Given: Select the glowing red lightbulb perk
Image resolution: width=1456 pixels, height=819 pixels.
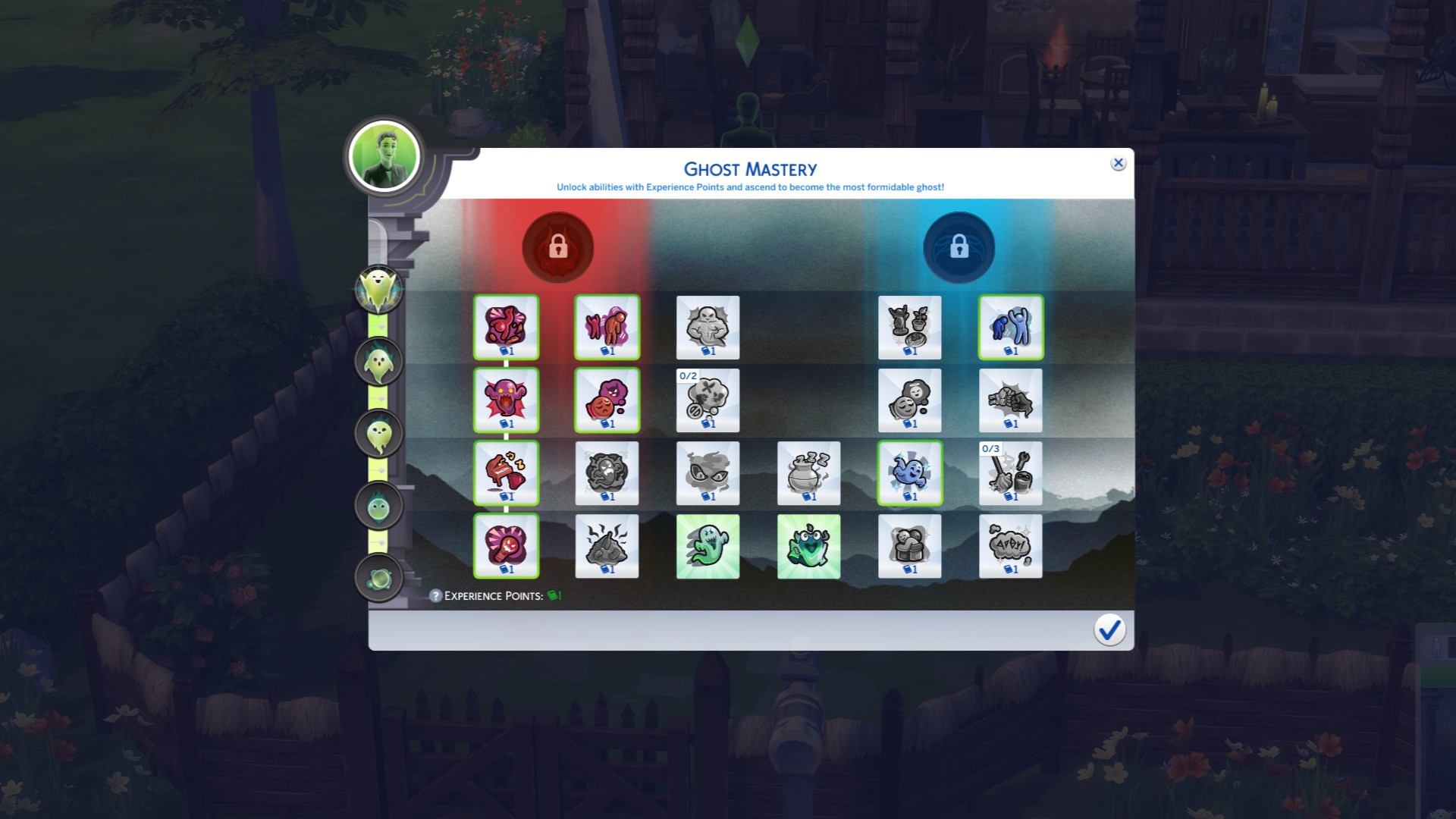Looking at the screenshot, I should click(x=507, y=544).
